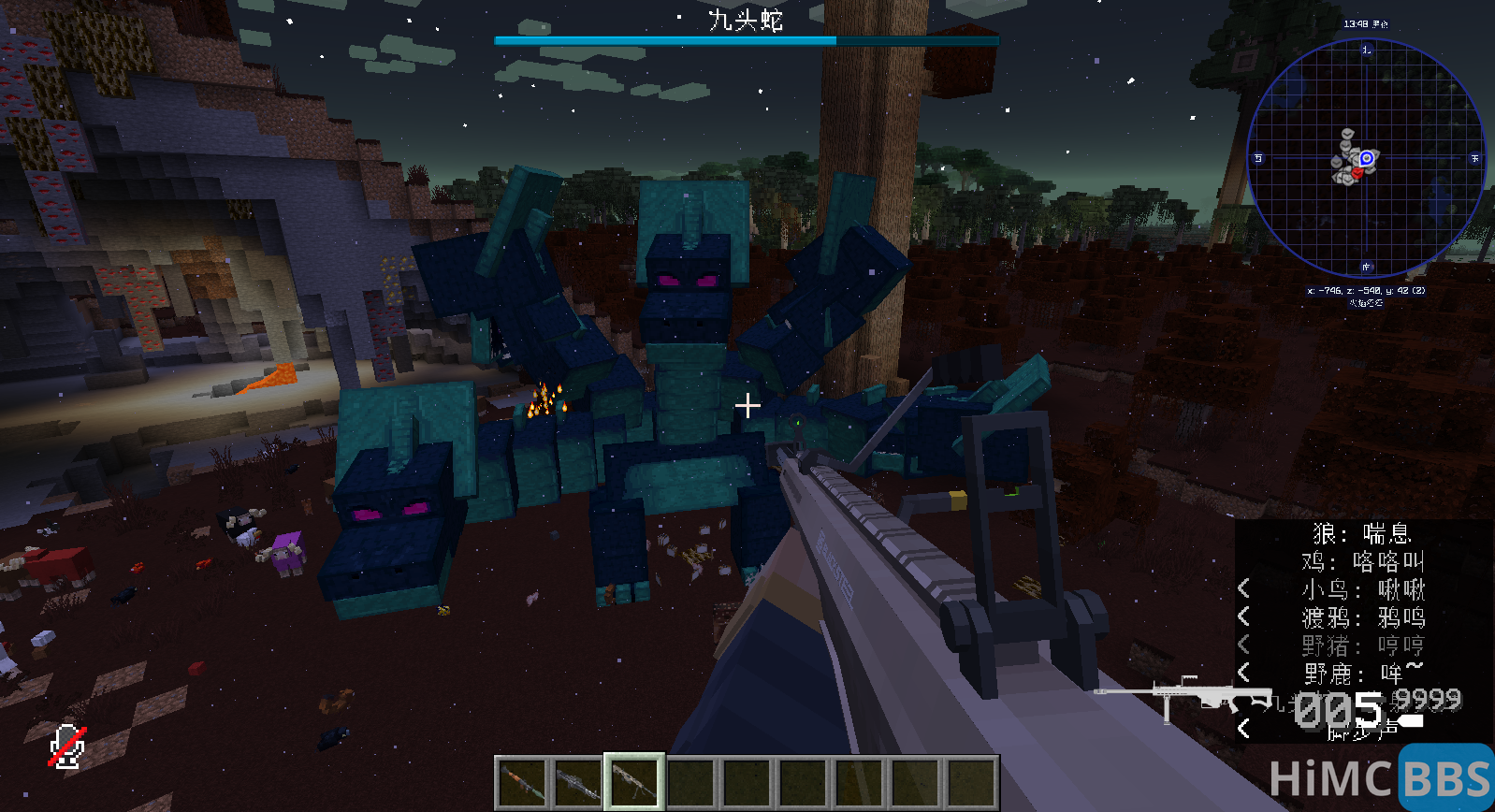
Task: Select the rocket launcher hotbar slot
Action: (x=522, y=782)
